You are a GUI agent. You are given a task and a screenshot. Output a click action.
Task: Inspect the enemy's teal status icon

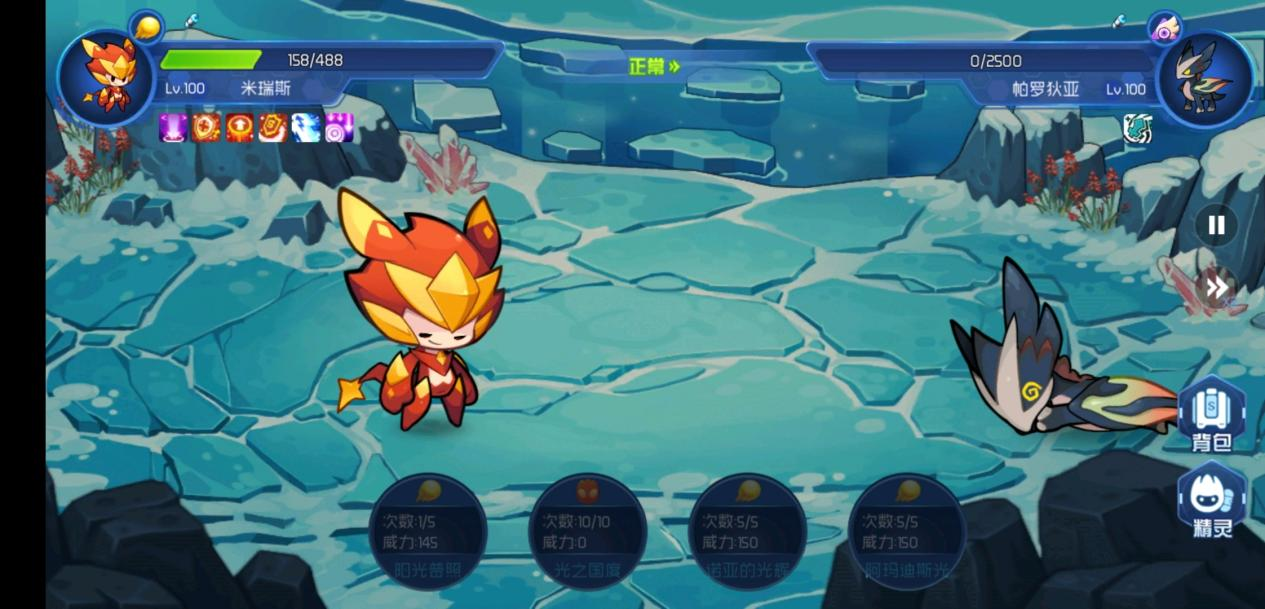pyautogui.click(x=1137, y=129)
